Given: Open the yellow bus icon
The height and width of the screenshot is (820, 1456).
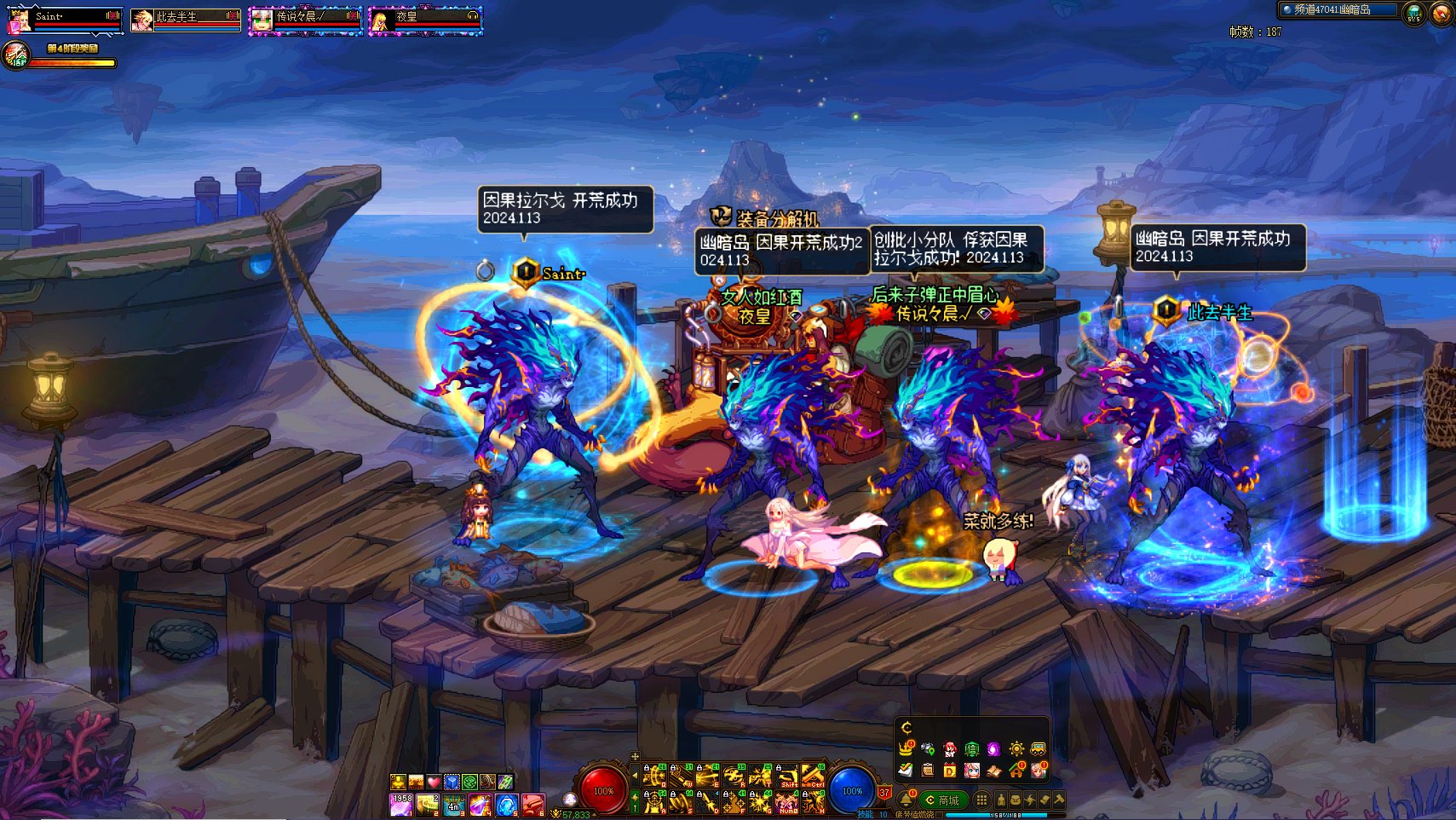Looking at the screenshot, I should point(1038,749).
